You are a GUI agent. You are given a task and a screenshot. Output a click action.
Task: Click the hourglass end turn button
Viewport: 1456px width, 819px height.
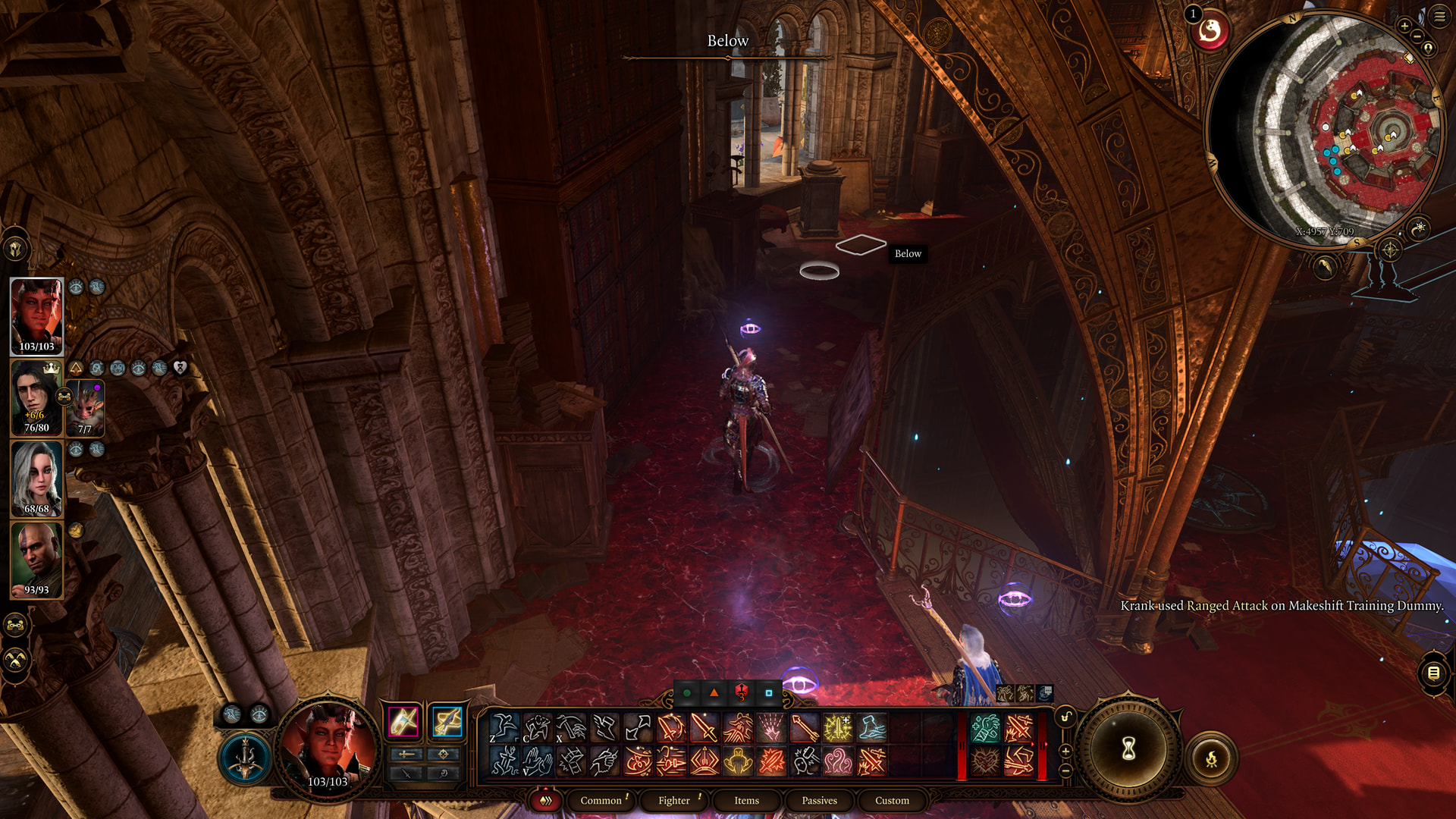pyautogui.click(x=1128, y=749)
